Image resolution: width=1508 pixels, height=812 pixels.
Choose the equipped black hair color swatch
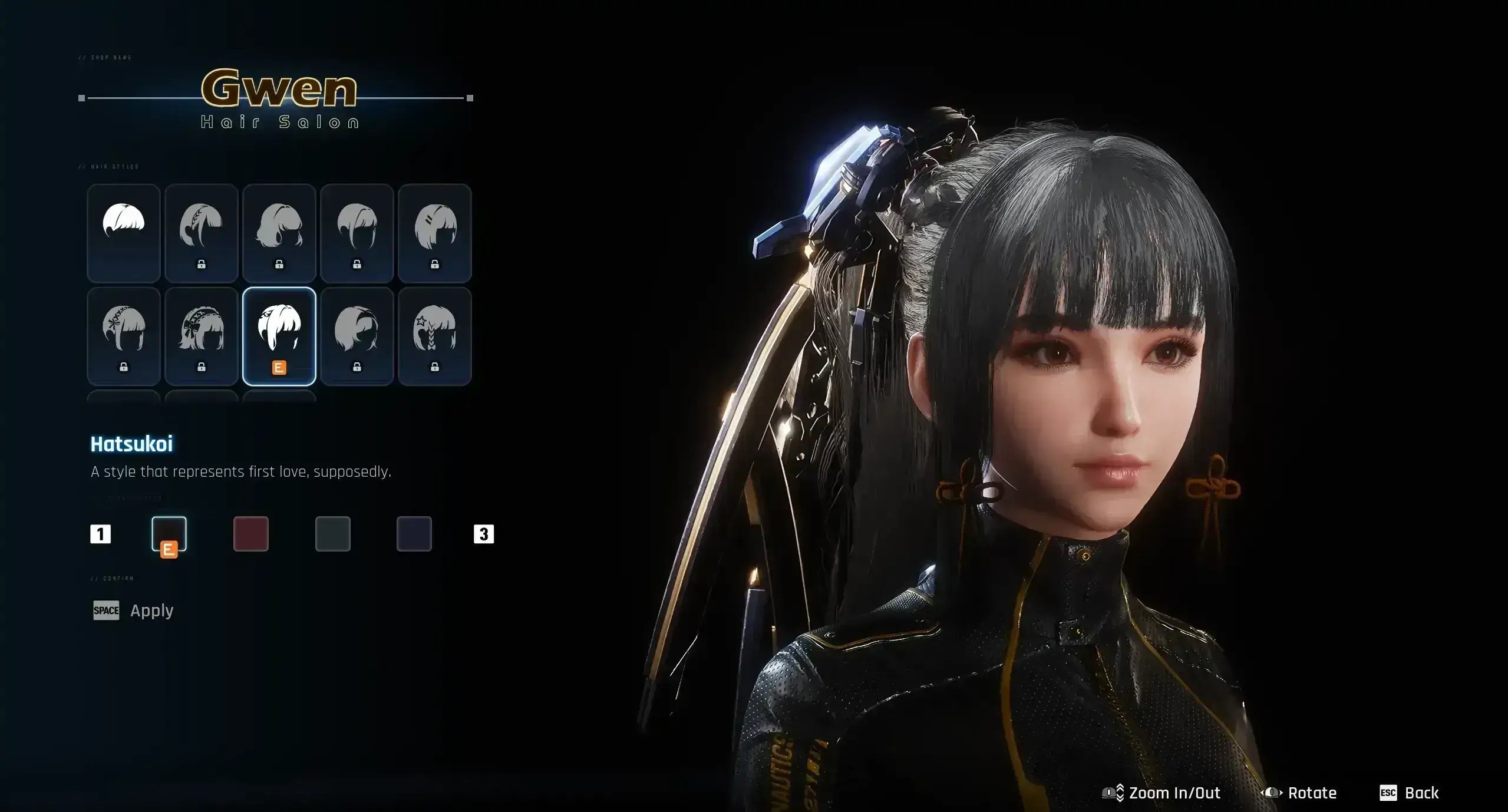coord(169,534)
